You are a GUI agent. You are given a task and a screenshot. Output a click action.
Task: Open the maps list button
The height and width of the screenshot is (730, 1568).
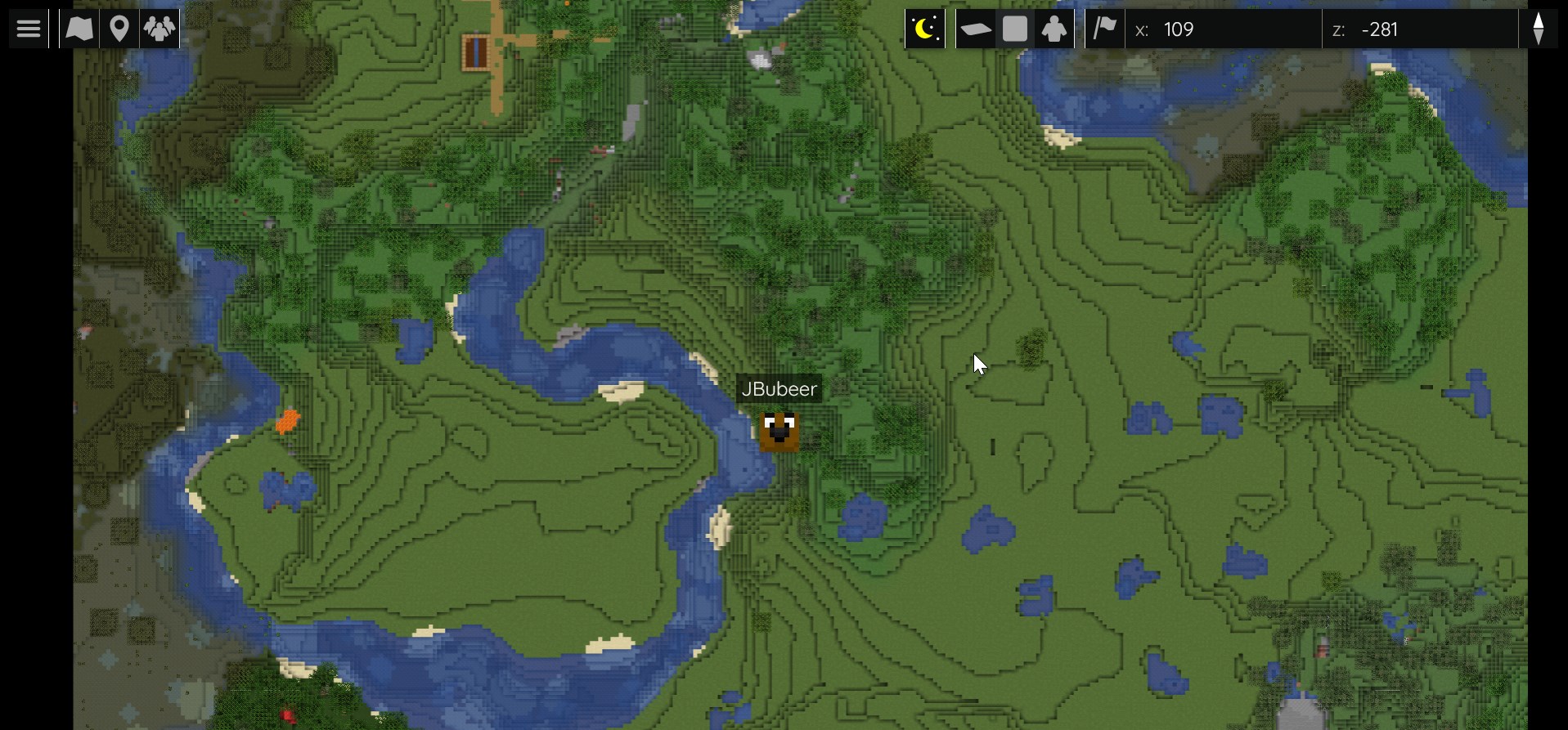(79, 29)
